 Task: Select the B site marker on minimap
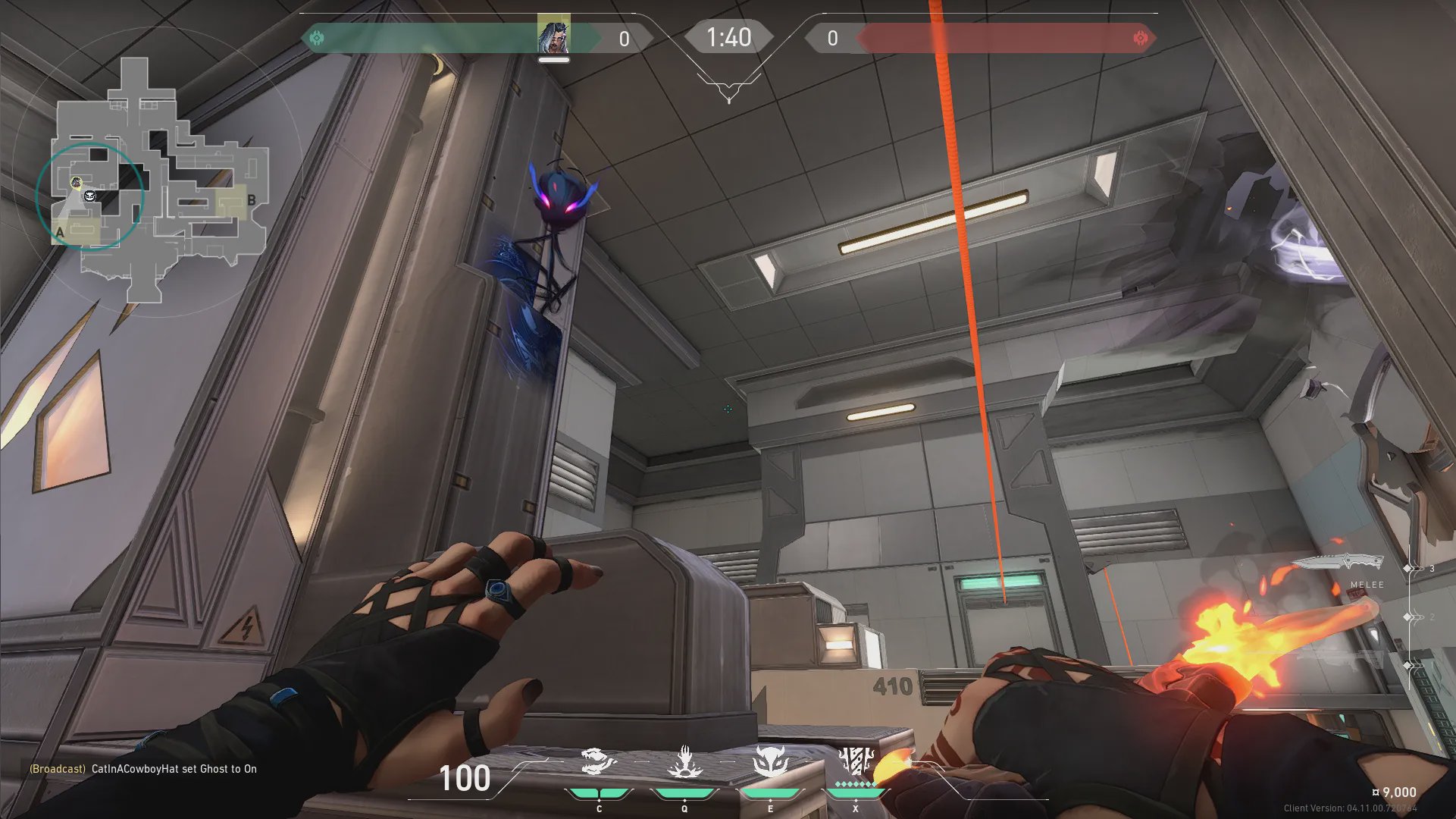point(251,201)
